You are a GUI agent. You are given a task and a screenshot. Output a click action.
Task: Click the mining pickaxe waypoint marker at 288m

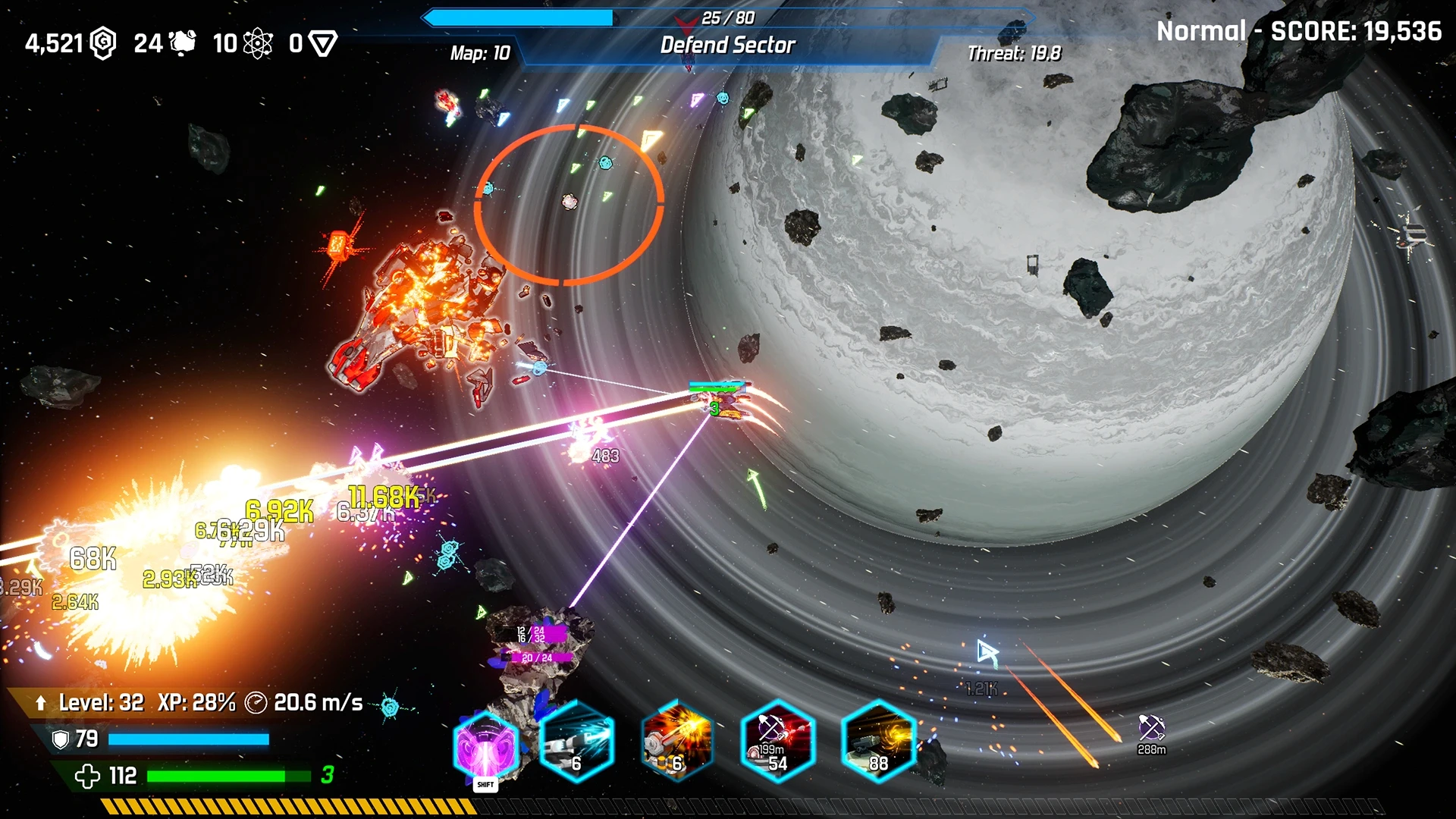tap(1151, 729)
